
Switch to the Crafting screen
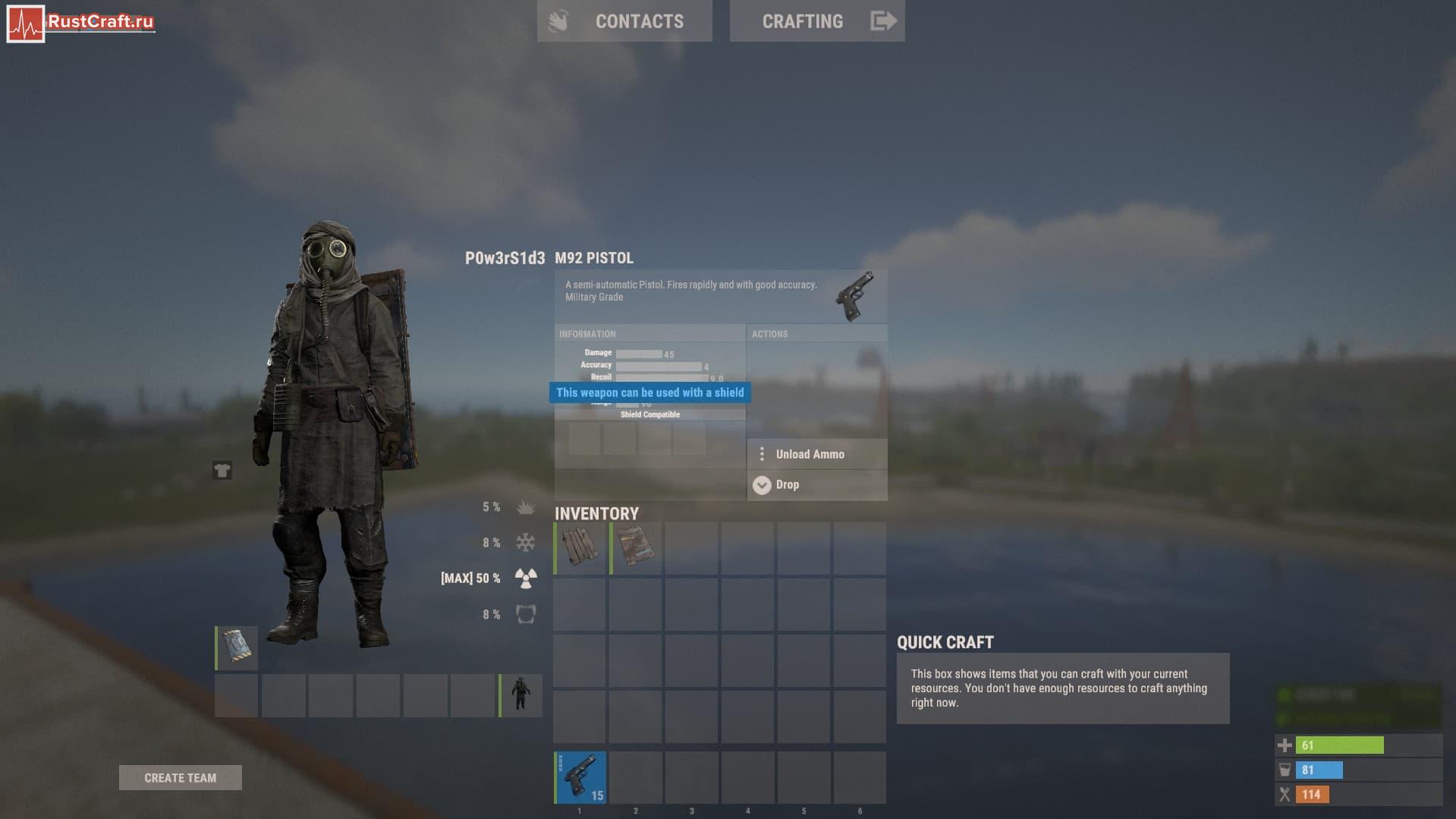pyautogui.click(x=816, y=21)
